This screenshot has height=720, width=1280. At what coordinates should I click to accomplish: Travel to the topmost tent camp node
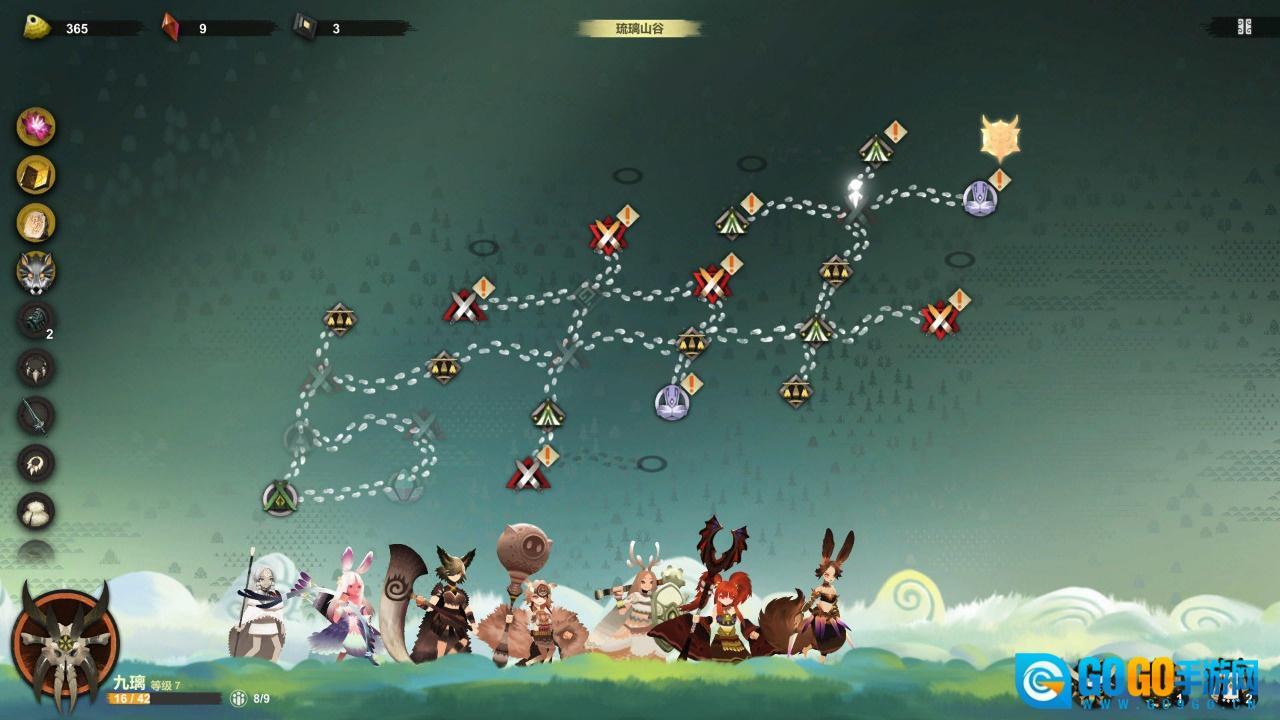(875, 150)
